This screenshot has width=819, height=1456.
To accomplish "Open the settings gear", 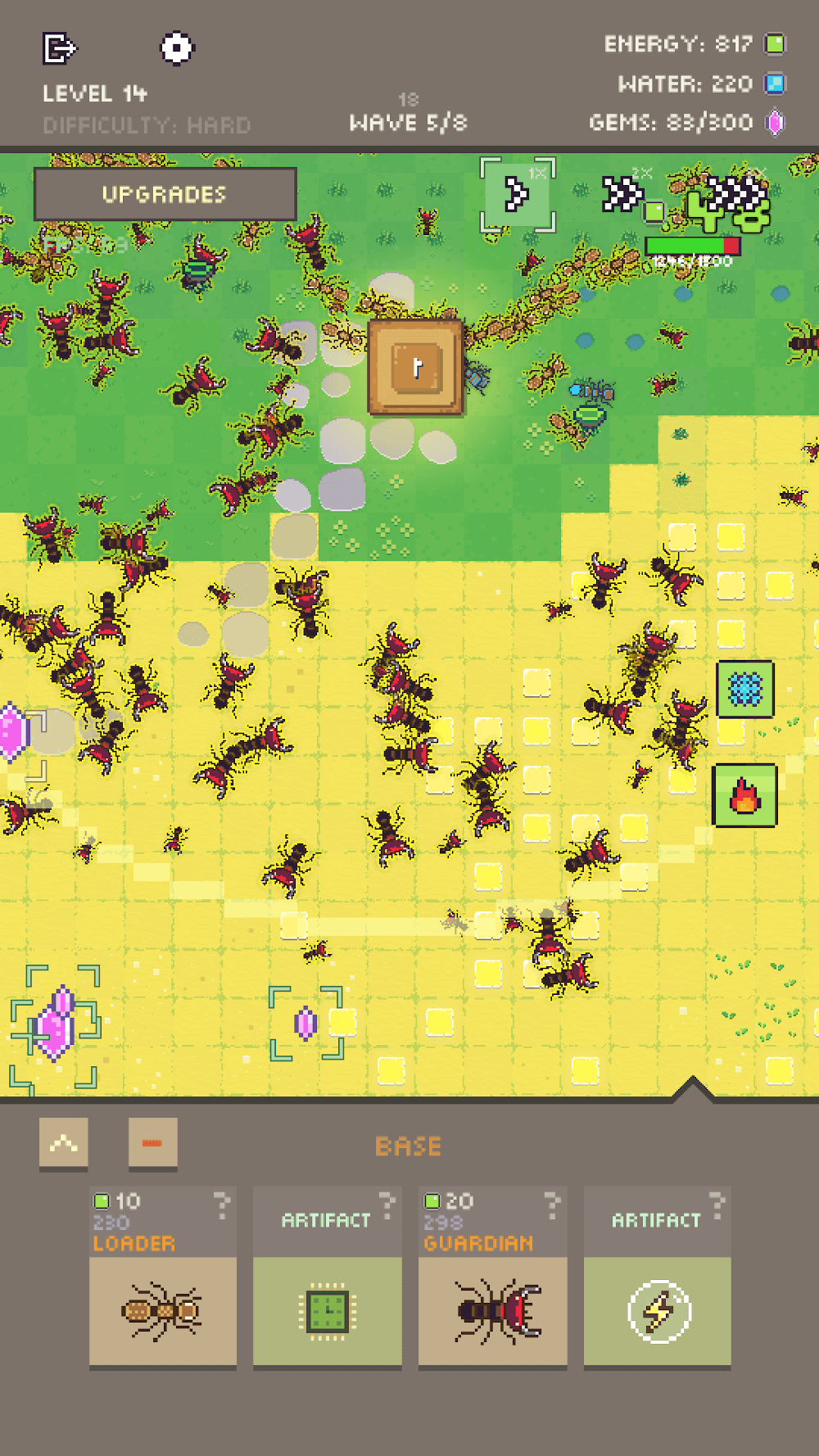I will 176,48.
